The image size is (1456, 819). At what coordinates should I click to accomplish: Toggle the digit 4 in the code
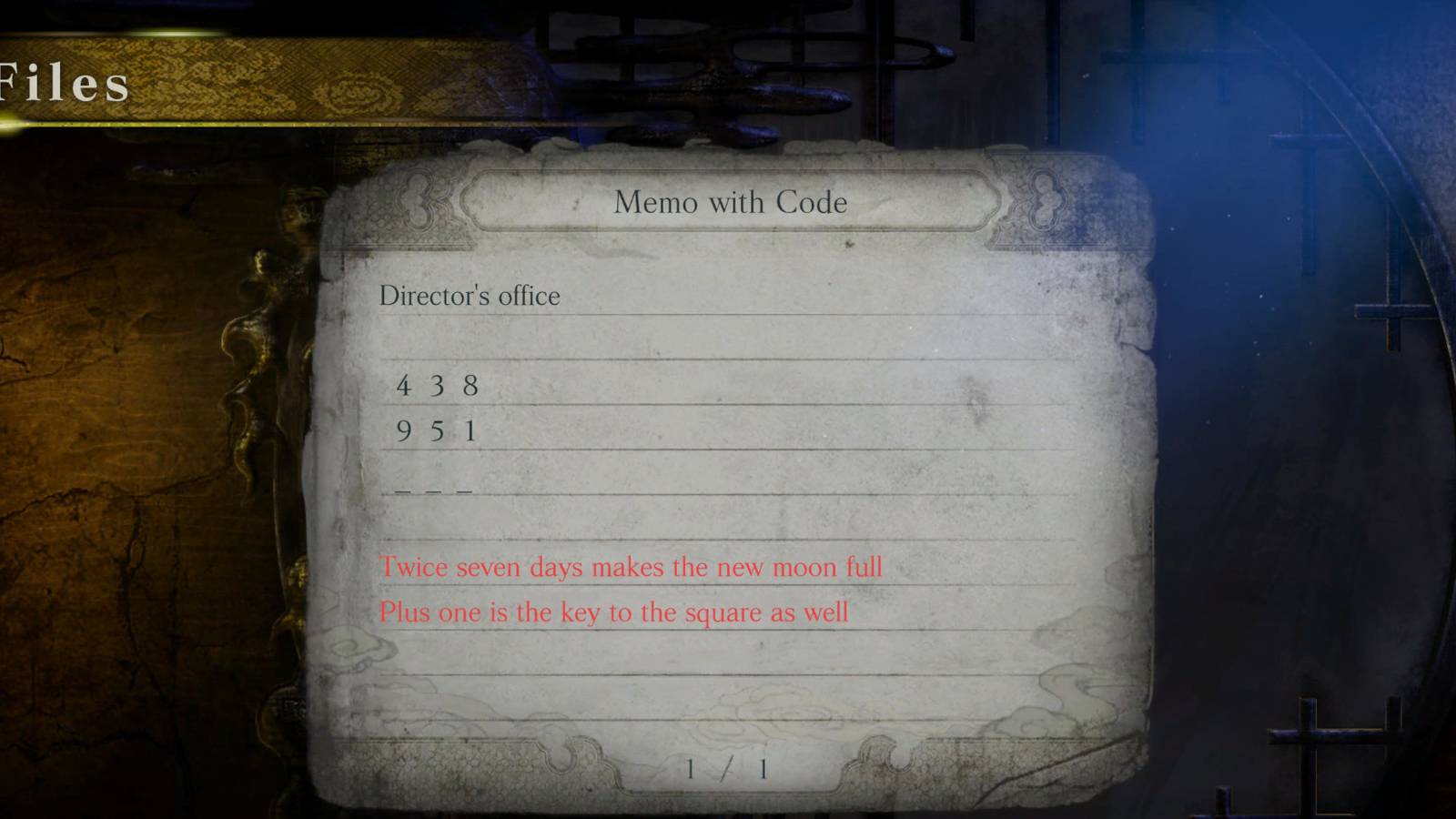point(403,383)
